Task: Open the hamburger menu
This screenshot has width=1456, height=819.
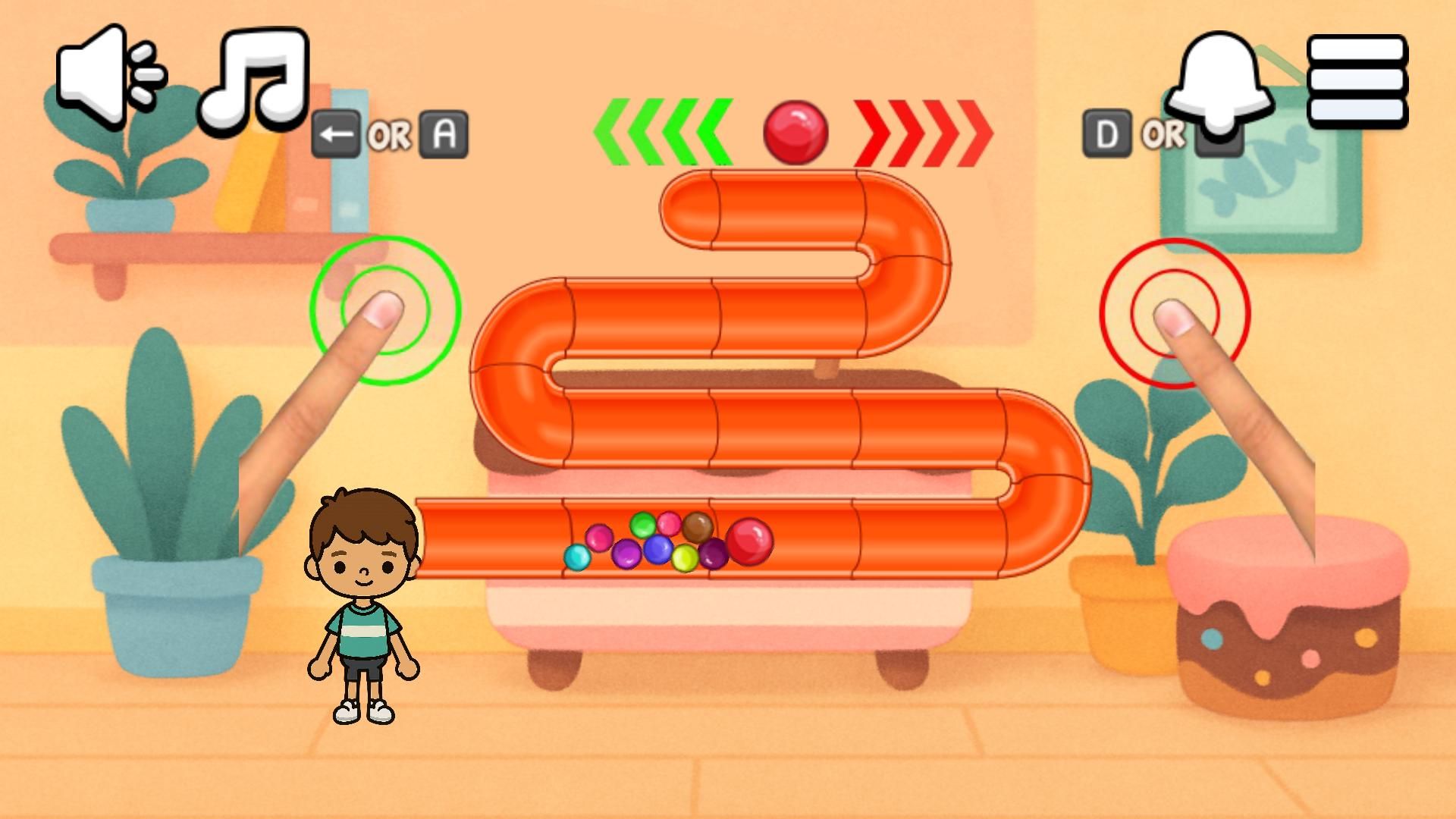Action: tap(1357, 80)
